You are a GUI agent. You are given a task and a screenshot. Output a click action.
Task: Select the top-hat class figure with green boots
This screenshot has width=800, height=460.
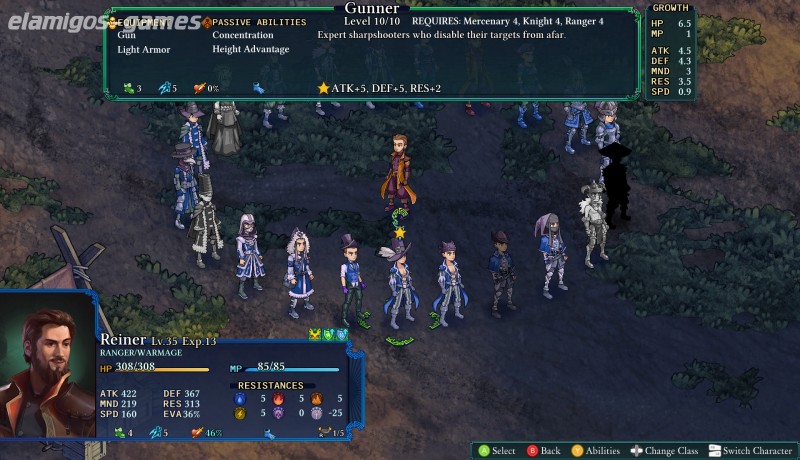click(x=350, y=280)
